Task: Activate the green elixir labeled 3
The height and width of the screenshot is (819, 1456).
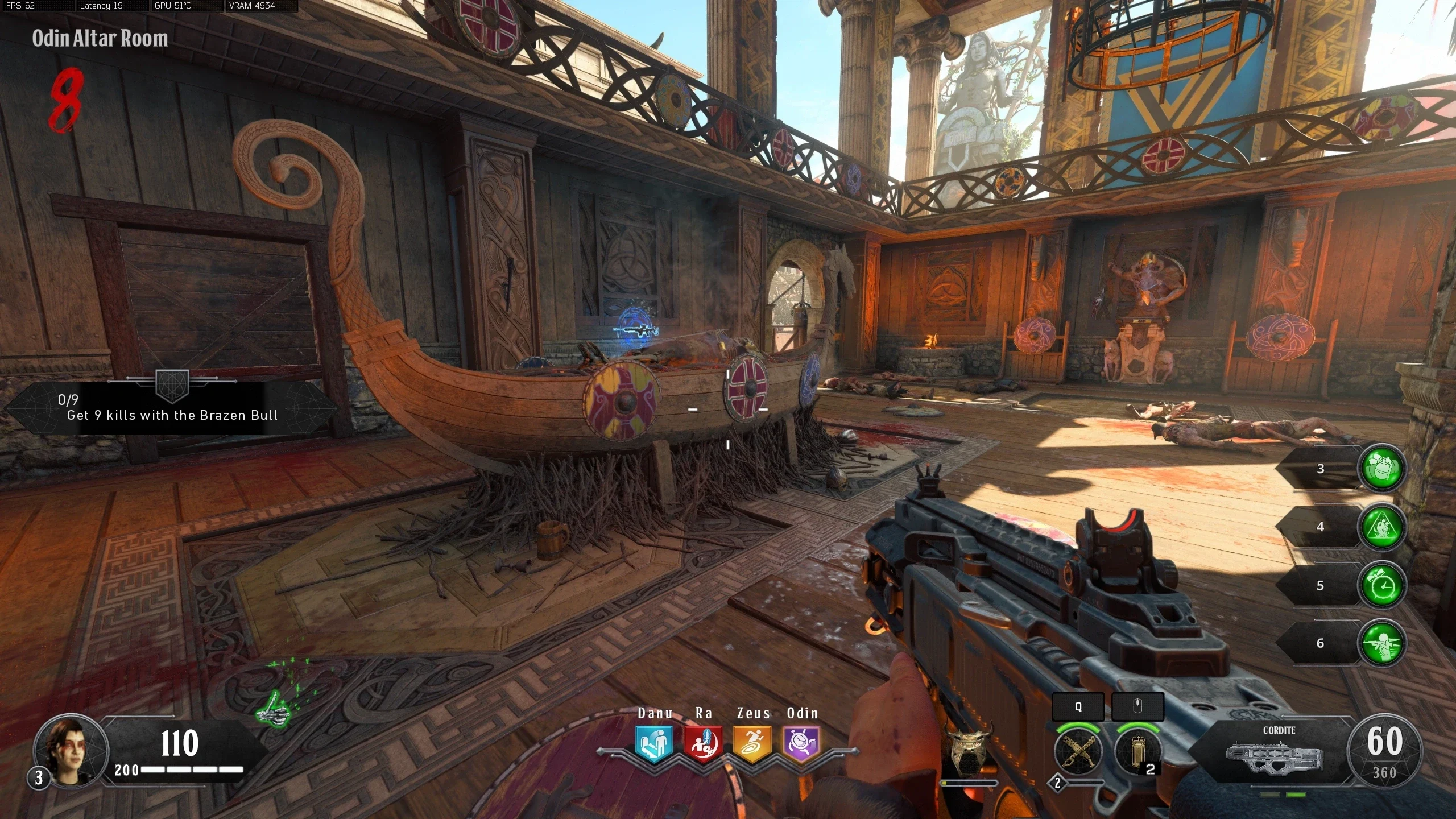Action: tap(1382, 469)
